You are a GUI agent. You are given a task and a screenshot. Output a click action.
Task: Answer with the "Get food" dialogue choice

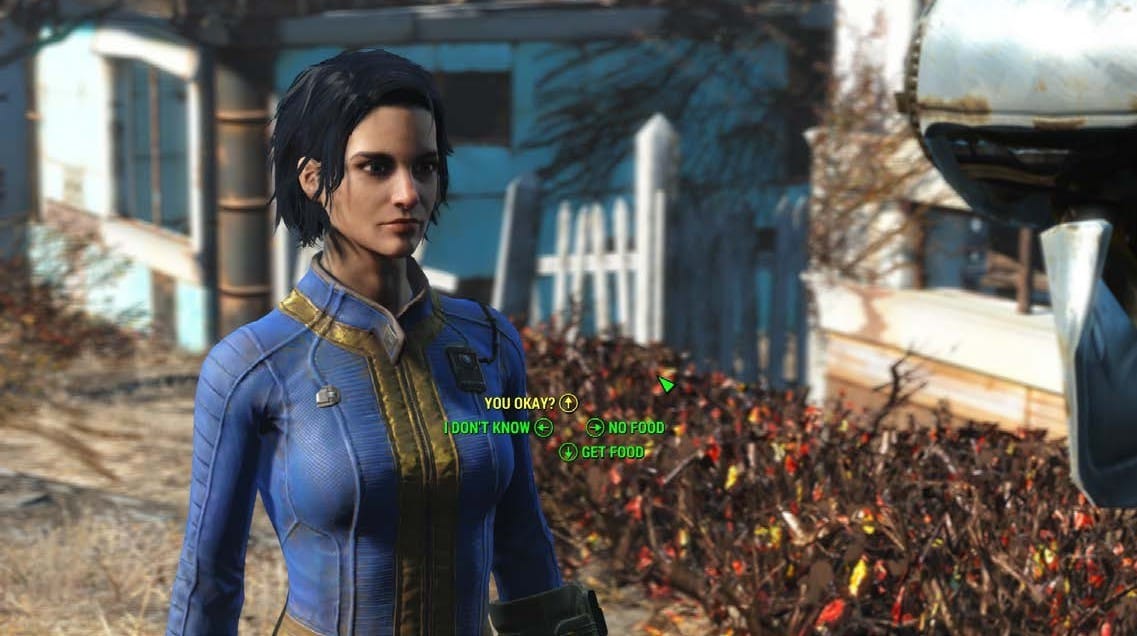(x=612, y=452)
